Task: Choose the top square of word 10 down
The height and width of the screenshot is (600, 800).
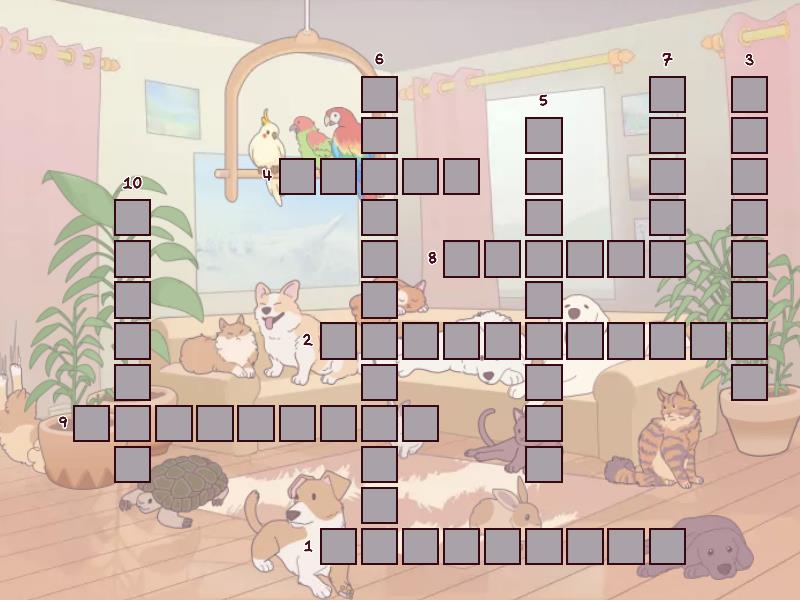Action: tap(133, 217)
